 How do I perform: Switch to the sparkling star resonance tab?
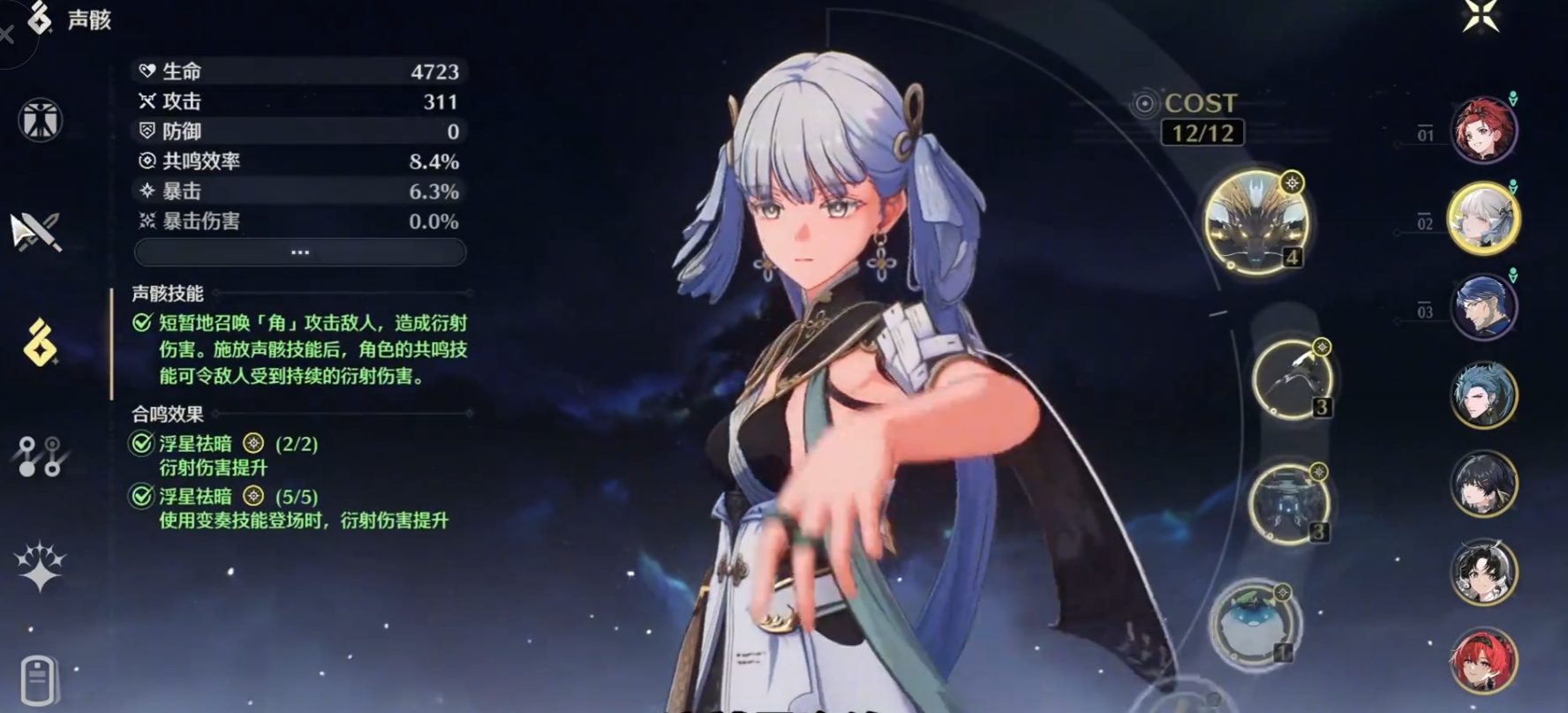[x=40, y=567]
